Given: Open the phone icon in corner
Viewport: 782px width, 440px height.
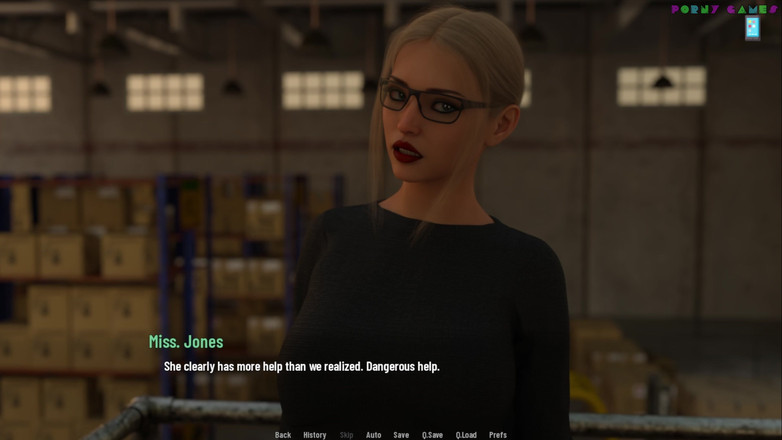Looking at the screenshot, I should pyautogui.click(x=752, y=28).
